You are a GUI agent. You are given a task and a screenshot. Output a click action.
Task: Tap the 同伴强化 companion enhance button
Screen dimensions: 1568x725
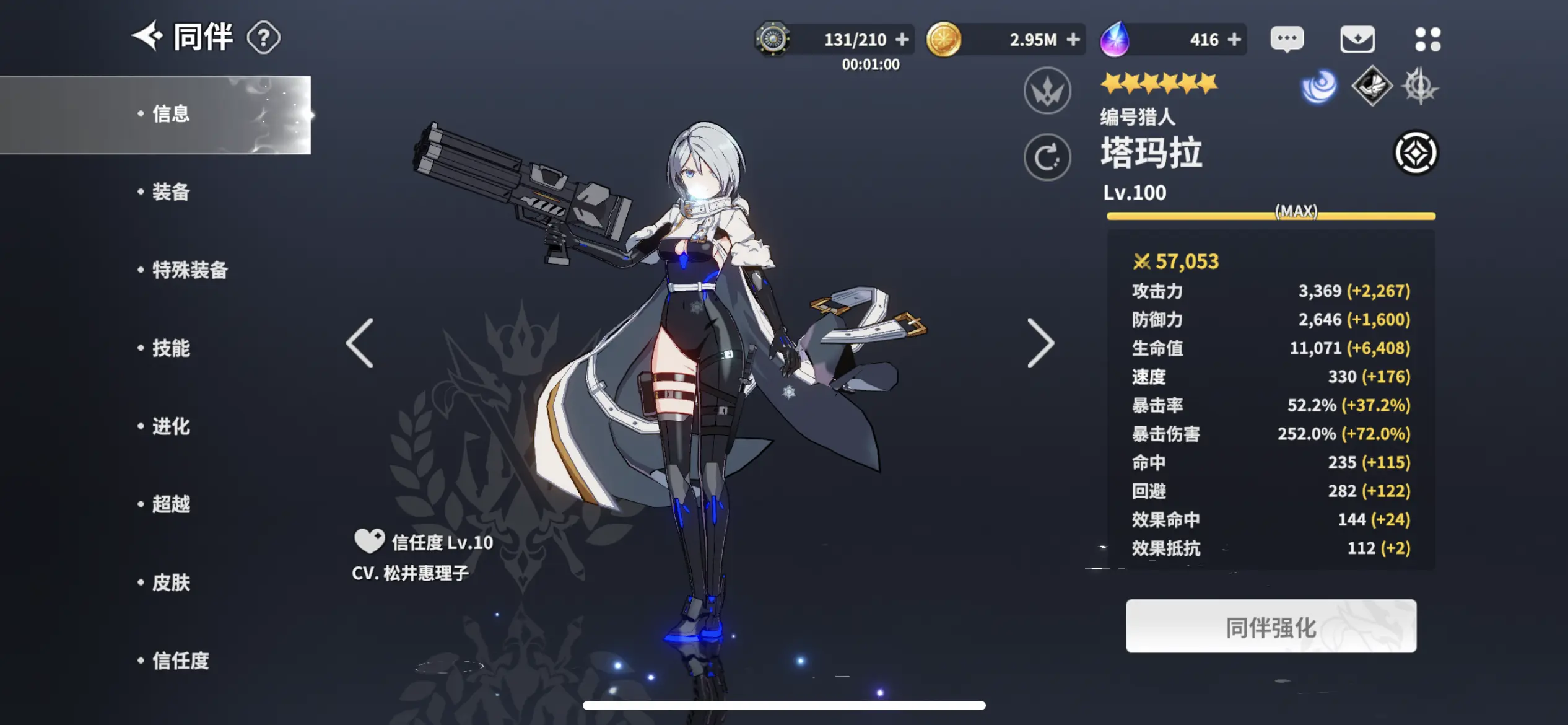[x=1271, y=626]
